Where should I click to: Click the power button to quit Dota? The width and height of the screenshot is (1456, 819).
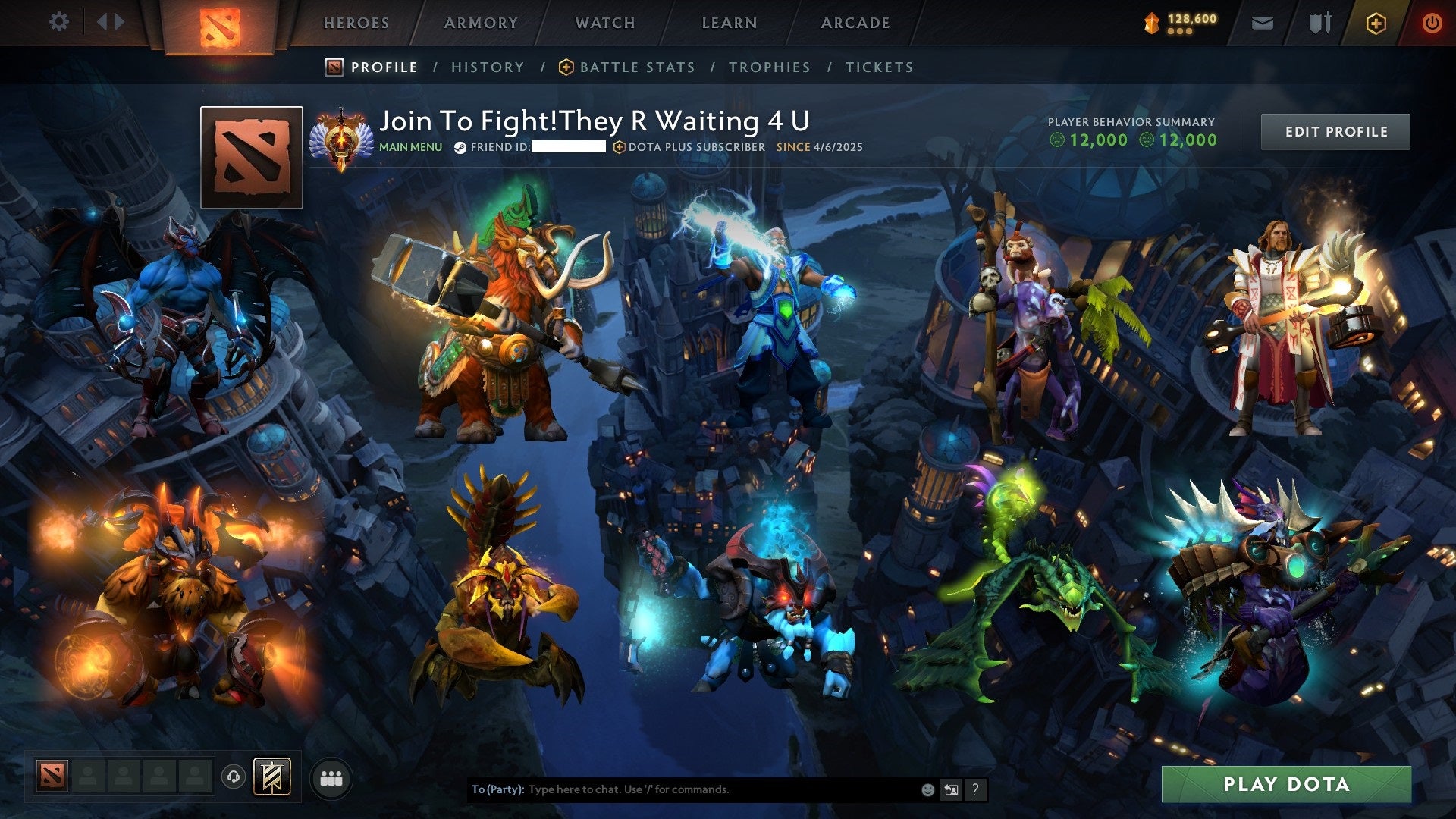point(1433,23)
